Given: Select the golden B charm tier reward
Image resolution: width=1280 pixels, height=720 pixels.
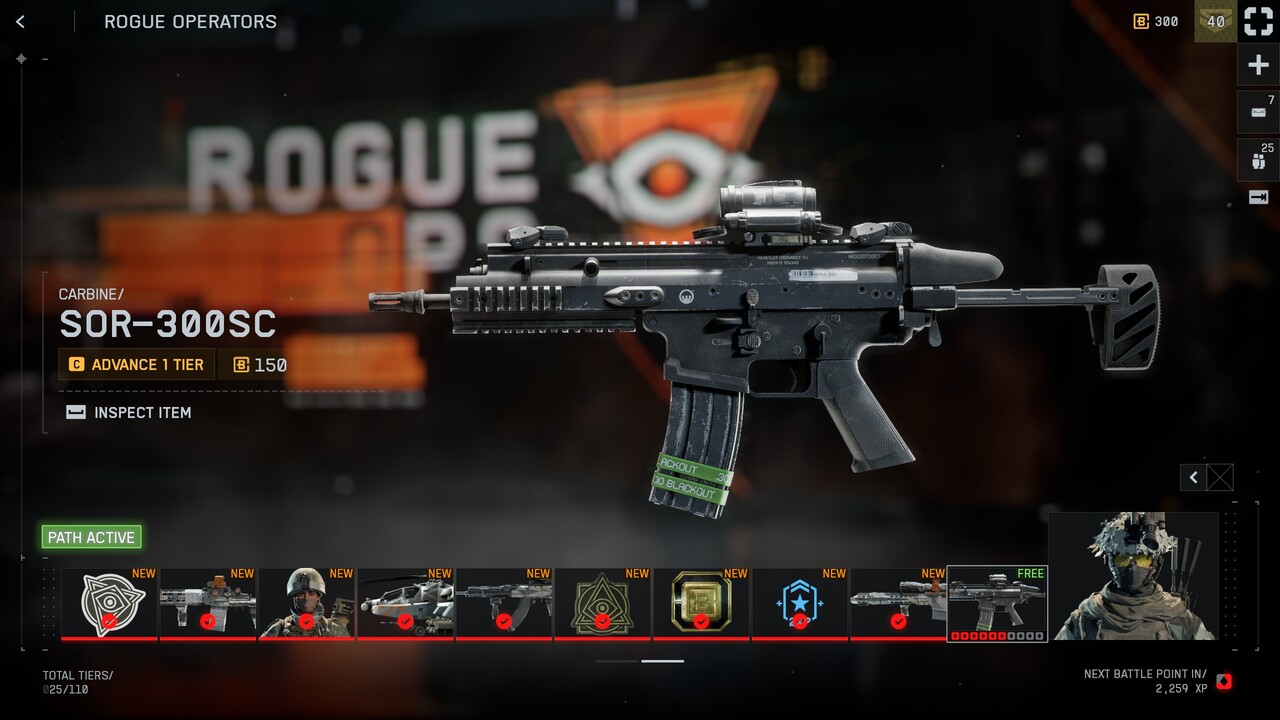Looking at the screenshot, I should click(x=699, y=603).
